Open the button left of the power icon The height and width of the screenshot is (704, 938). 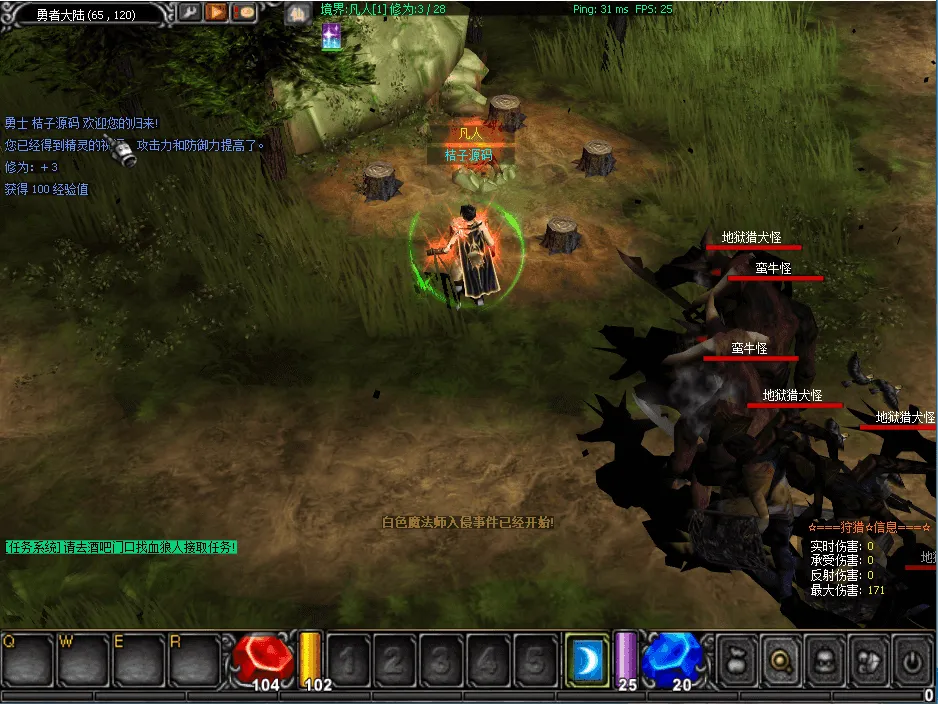pos(869,660)
